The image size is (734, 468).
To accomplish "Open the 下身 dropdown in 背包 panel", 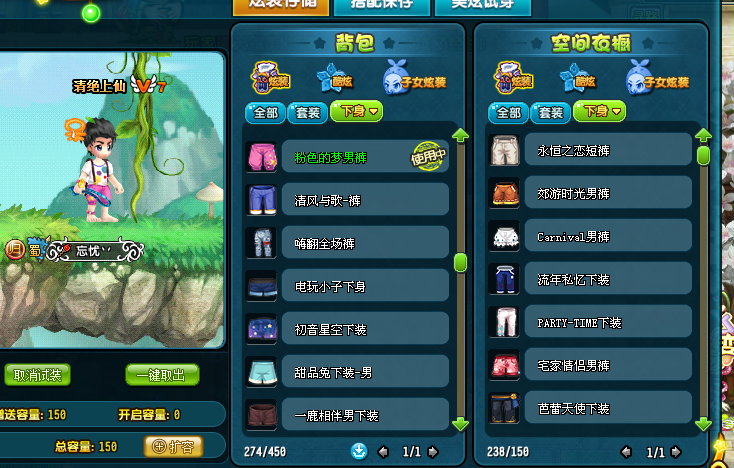I will coord(357,113).
